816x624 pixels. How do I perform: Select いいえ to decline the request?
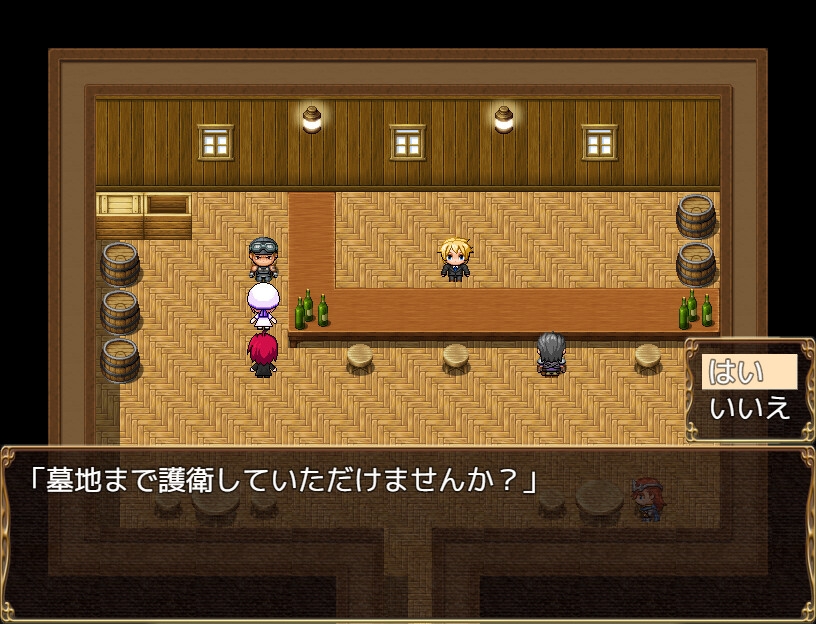(749, 408)
